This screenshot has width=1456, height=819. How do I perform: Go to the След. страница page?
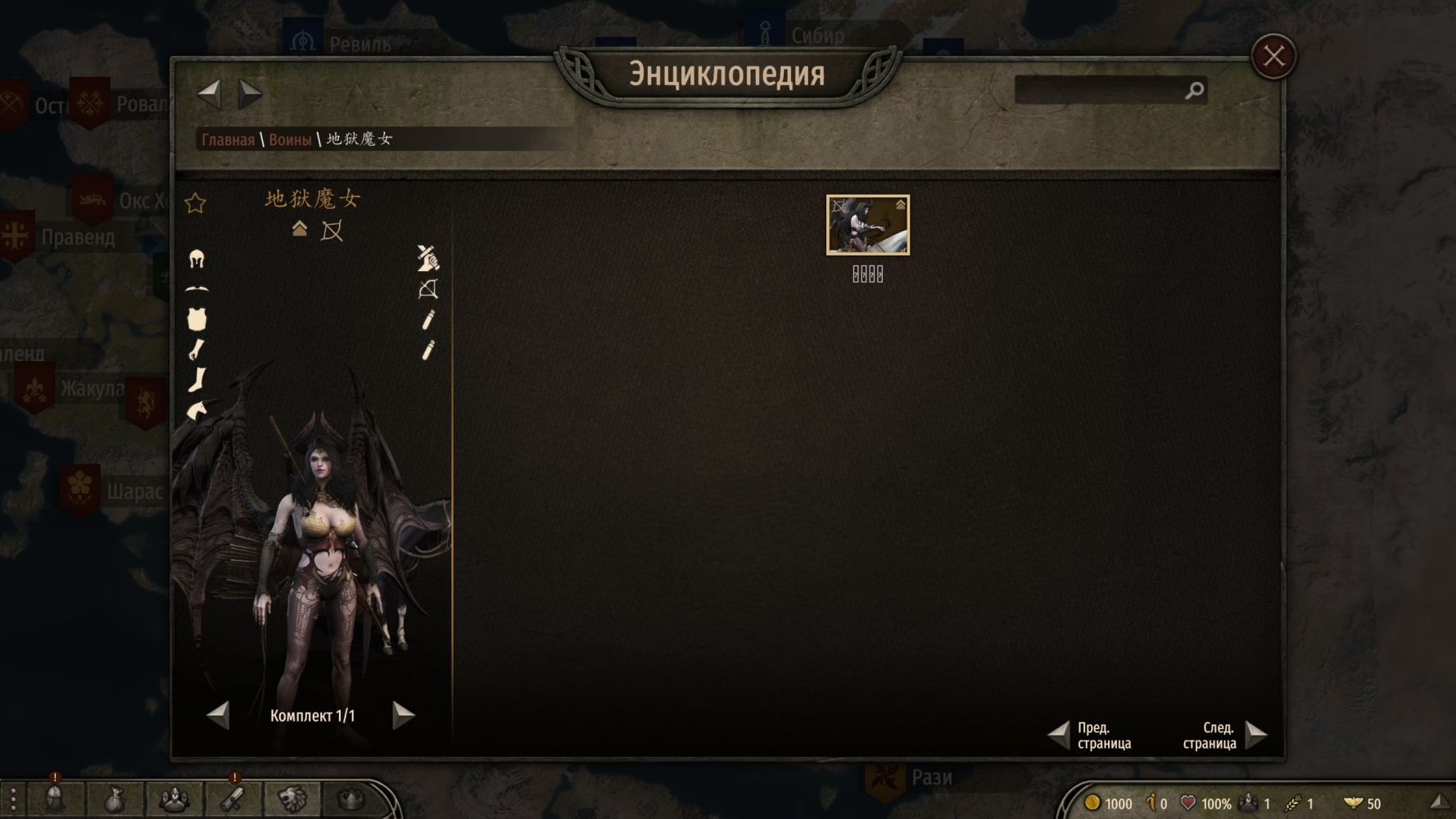[1255, 735]
